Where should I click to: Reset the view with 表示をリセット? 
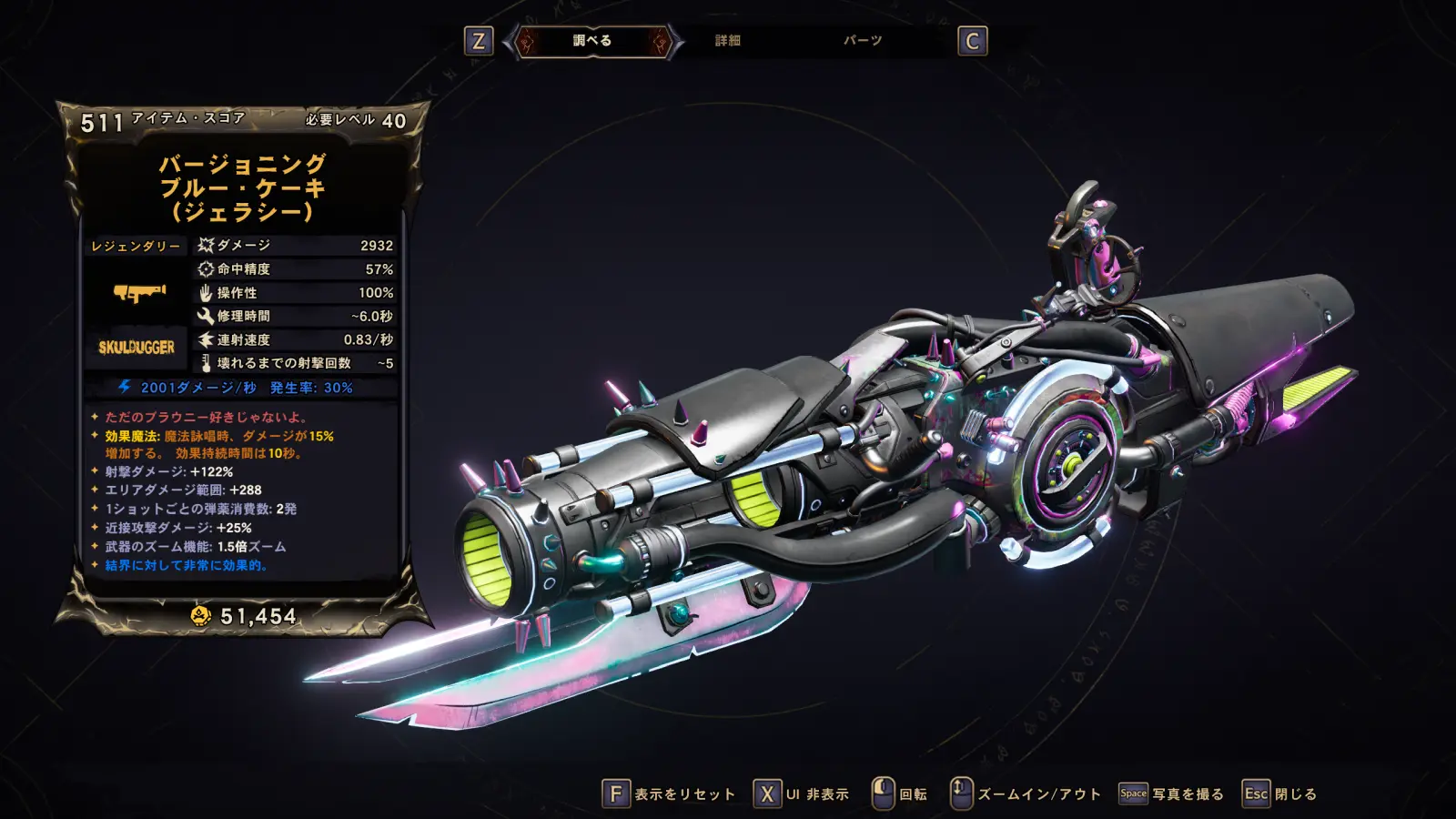coord(670,794)
